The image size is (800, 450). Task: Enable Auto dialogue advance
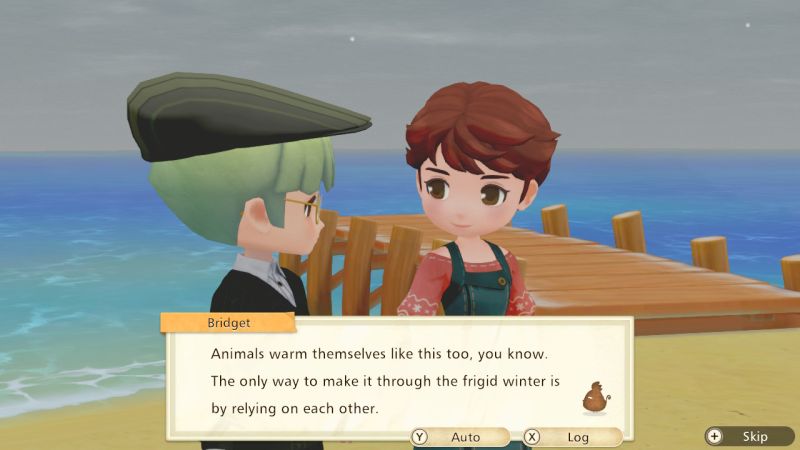pos(458,437)
